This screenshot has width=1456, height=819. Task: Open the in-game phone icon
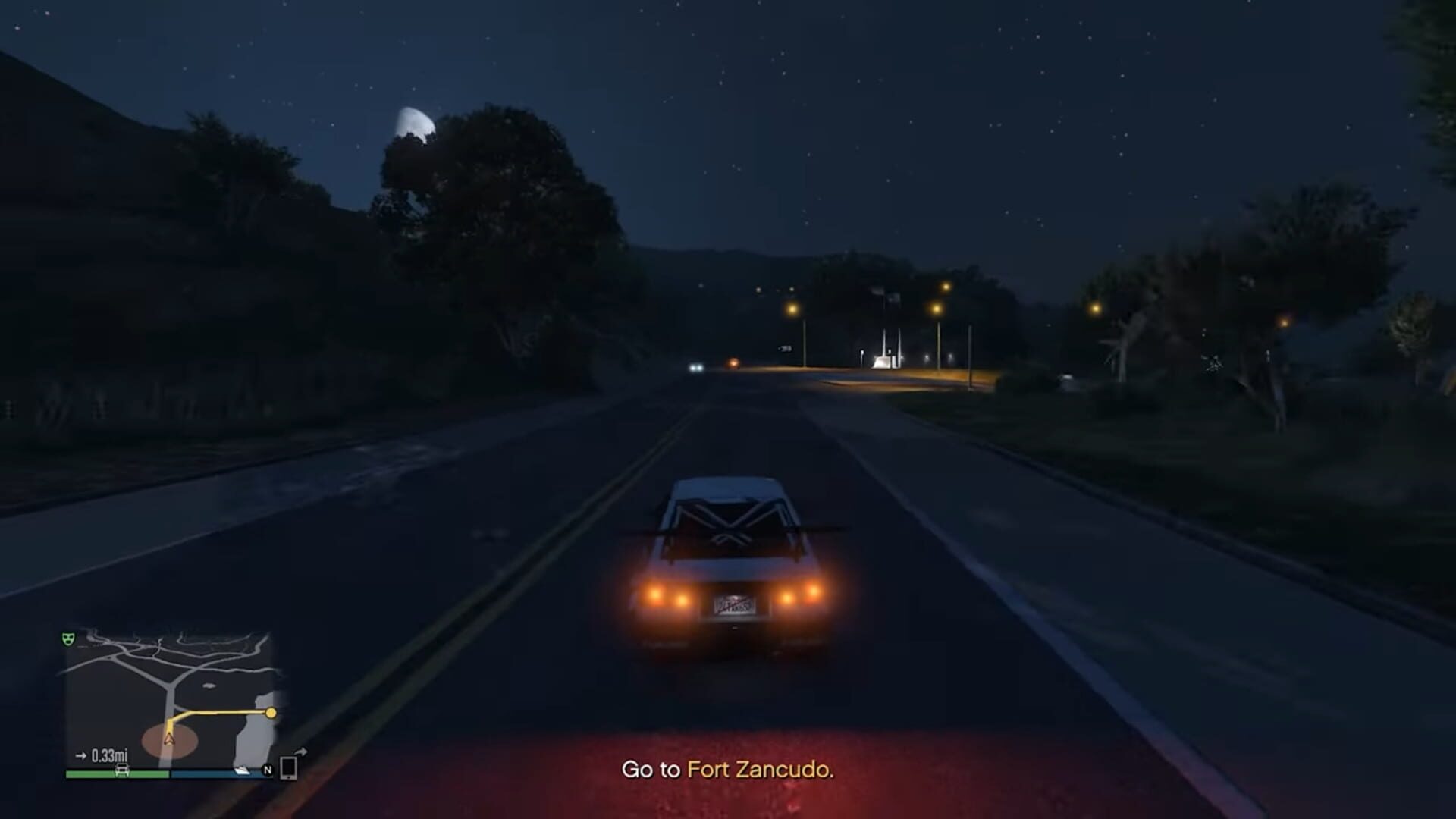click(287, 768)
